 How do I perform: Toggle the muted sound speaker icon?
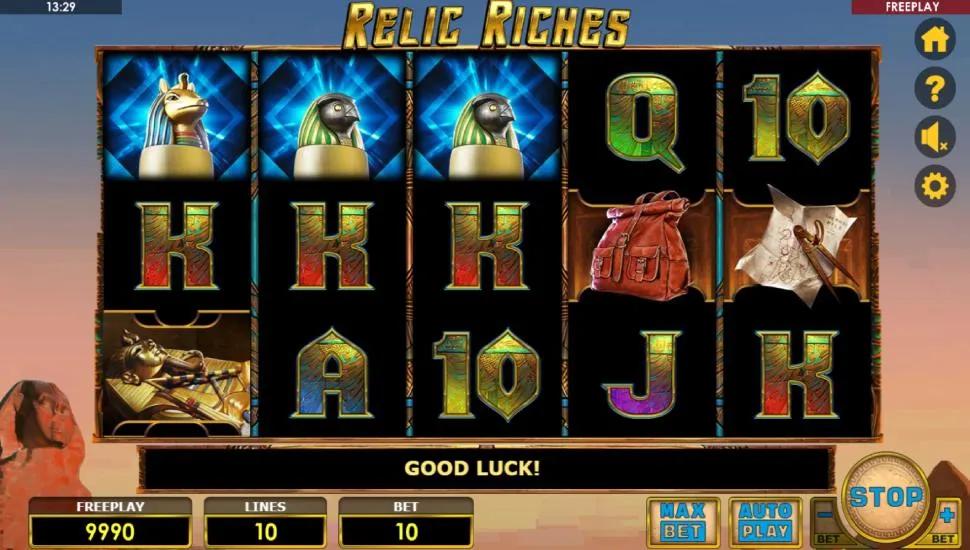[935, 138]
